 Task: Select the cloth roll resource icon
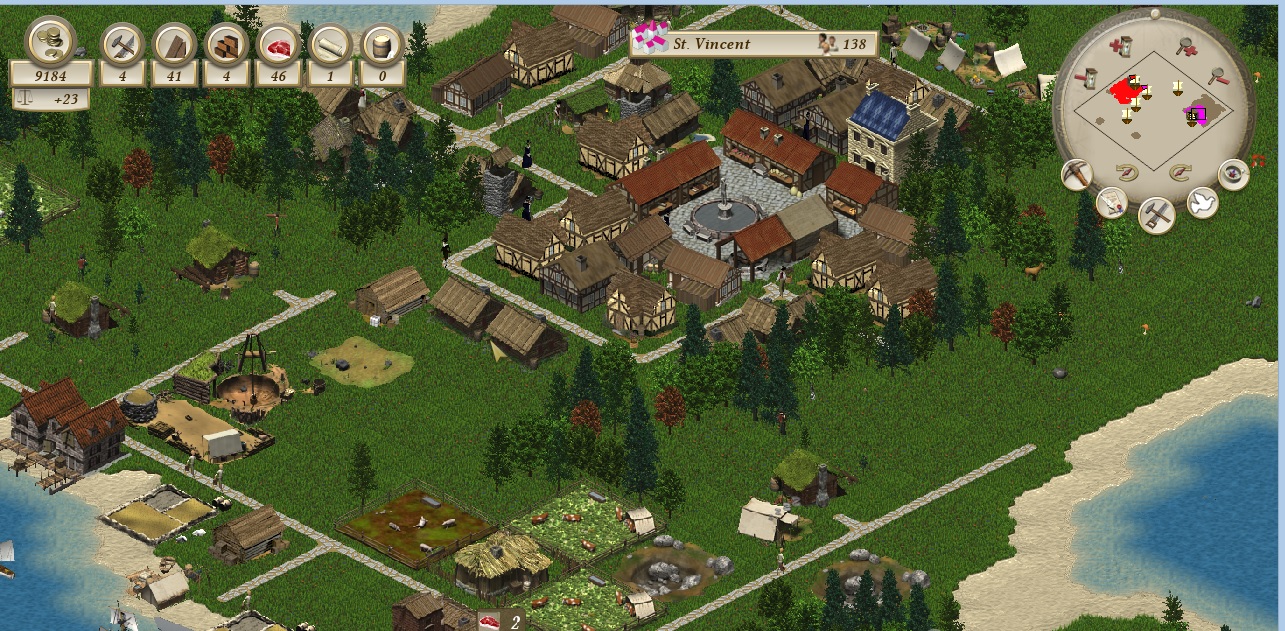click(330, 45)
